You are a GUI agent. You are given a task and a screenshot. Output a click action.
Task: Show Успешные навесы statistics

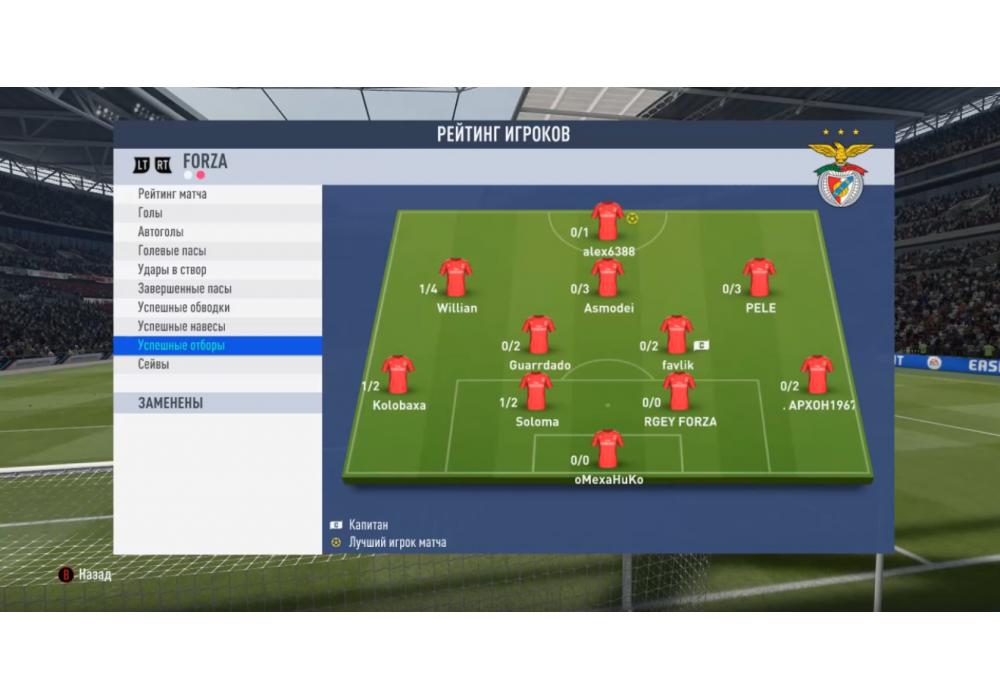tap(217, 327)
